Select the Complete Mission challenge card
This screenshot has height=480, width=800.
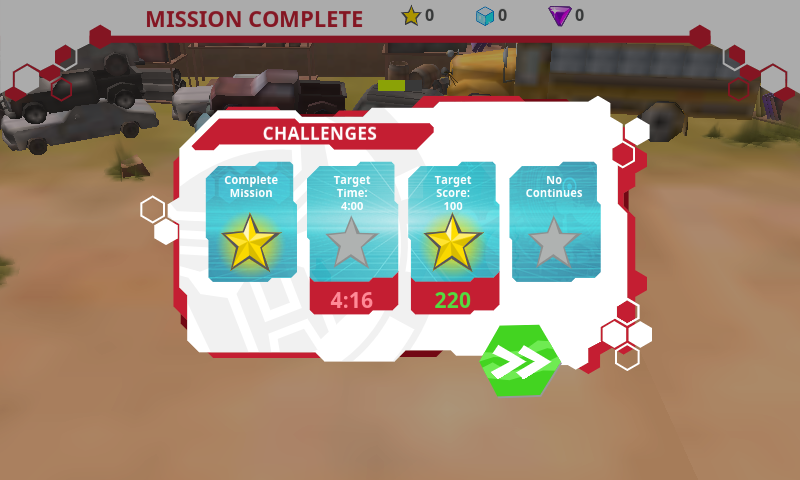coord(251,223)
